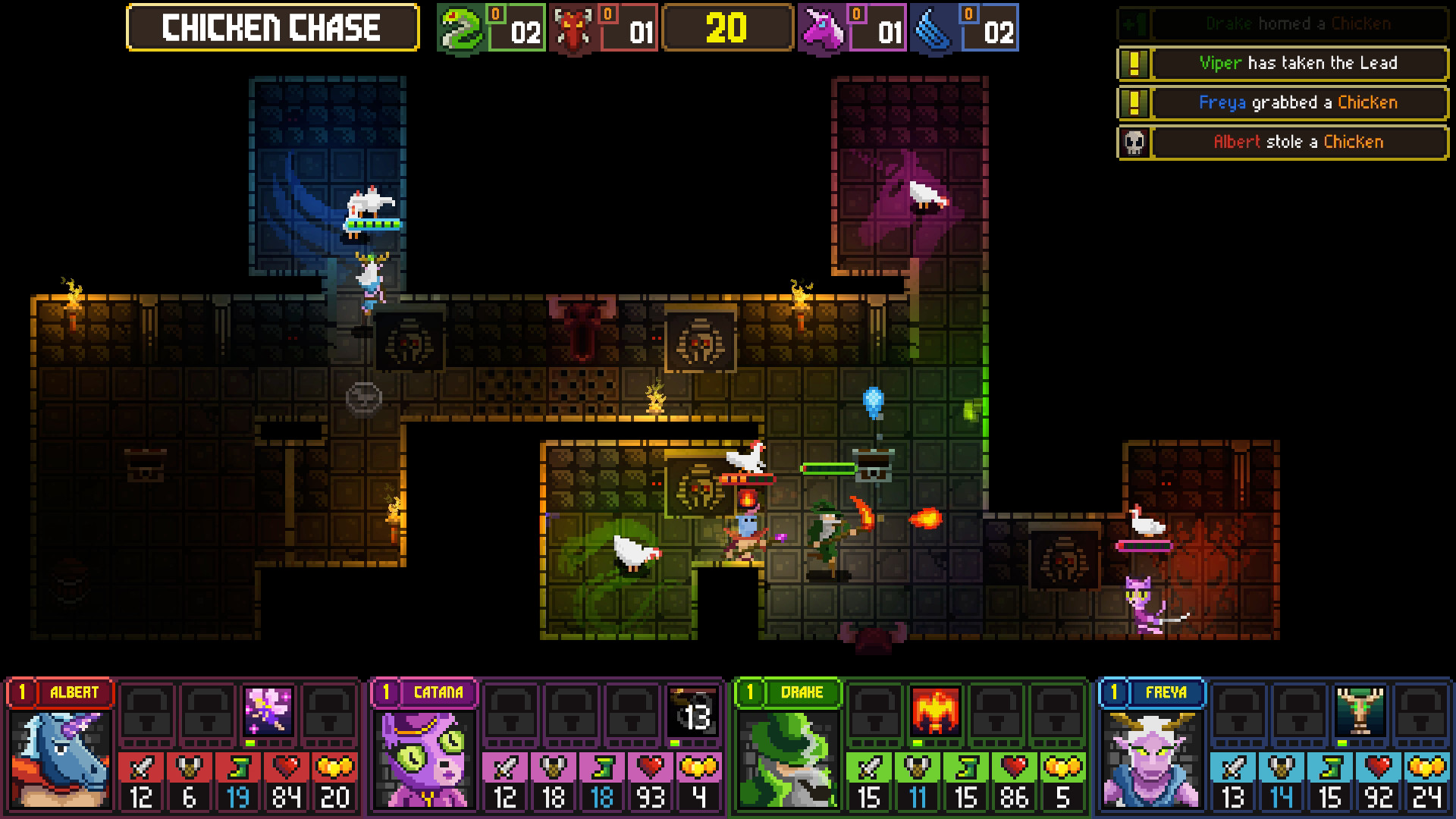Click Albert's unicorn portrait

click(x=62, y=758)
